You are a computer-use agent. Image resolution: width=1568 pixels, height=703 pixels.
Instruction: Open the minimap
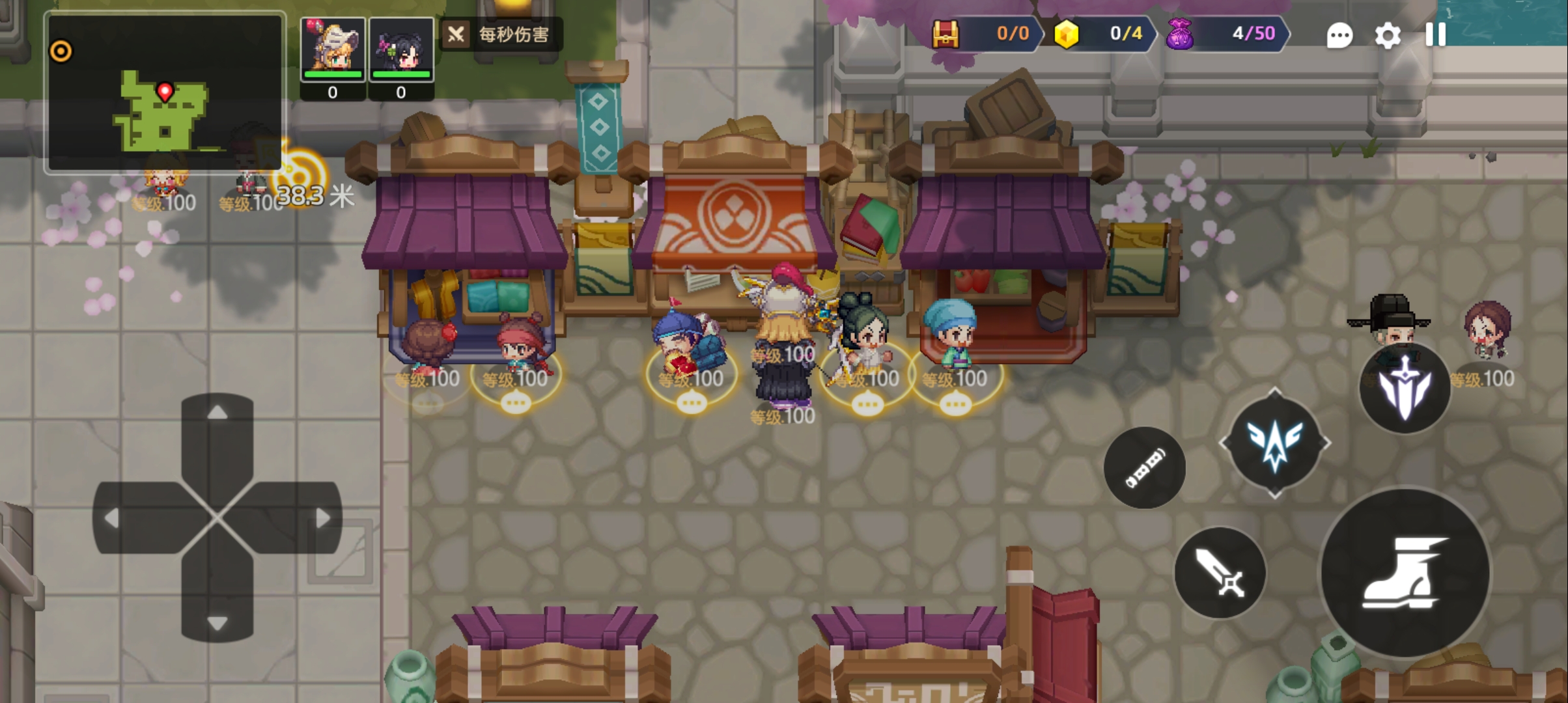pyautogui.click(x=165, y=93)
